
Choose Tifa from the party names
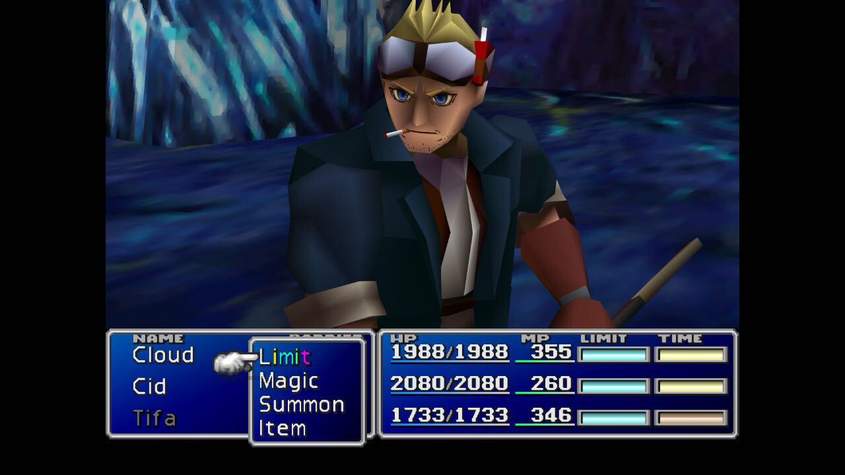[x=153, y=417]
